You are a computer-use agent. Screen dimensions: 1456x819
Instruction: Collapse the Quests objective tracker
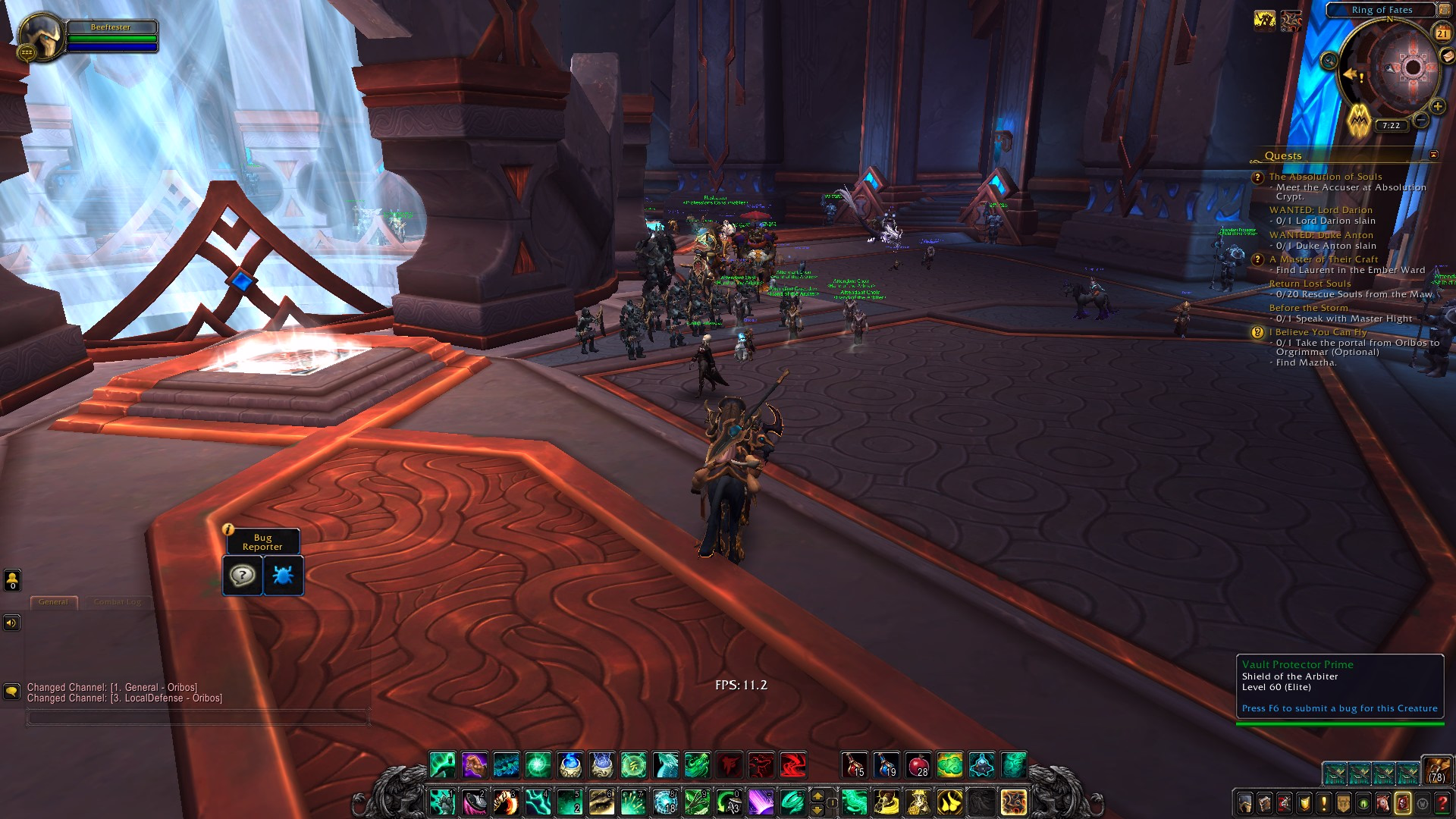pyautogui.click(x=1433, y=155)
